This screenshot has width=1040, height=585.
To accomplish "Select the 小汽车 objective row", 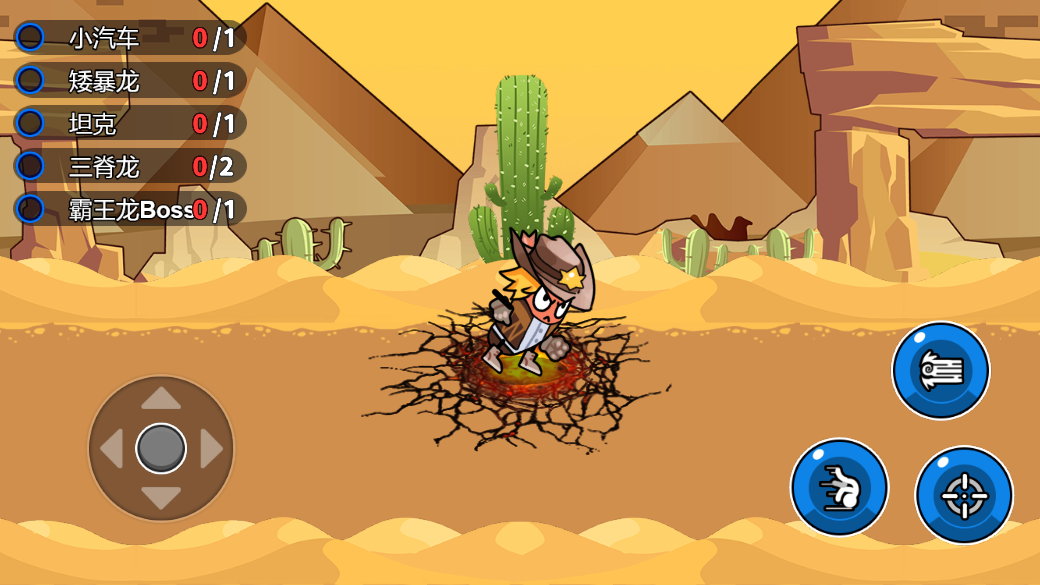I will point(130,38).
